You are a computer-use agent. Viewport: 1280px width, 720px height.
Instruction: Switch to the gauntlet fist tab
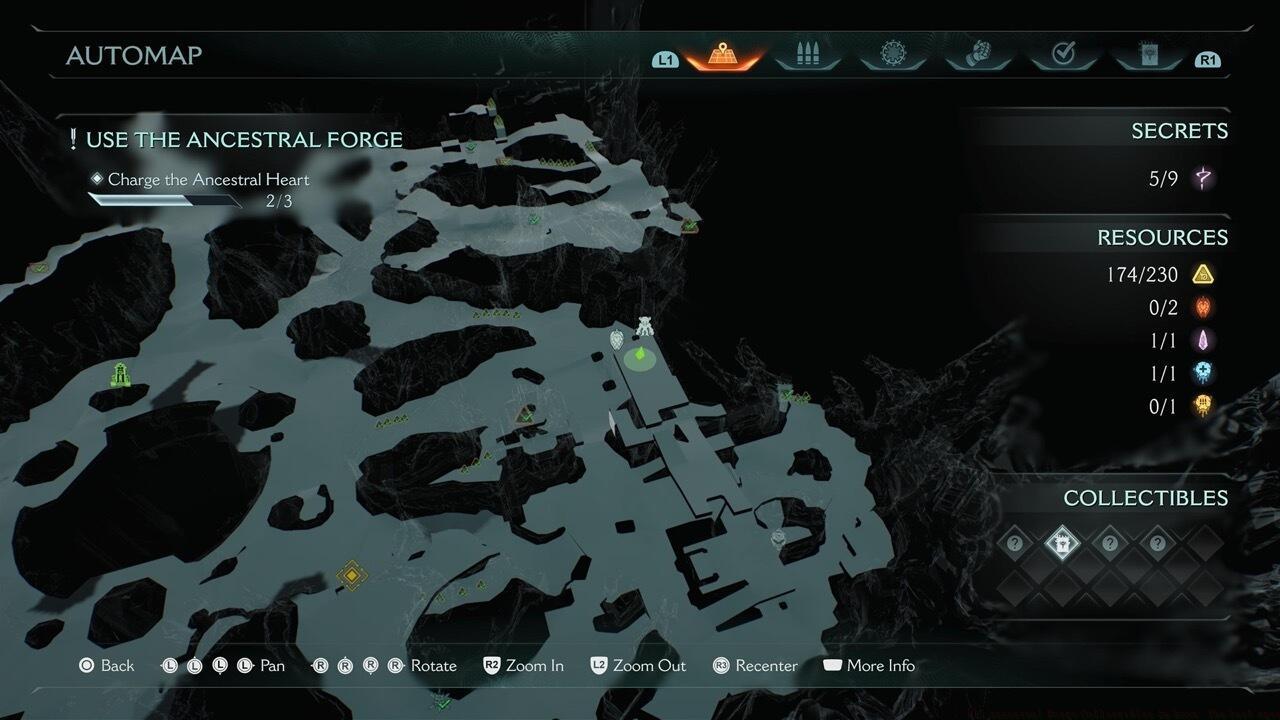coord(978,56)
